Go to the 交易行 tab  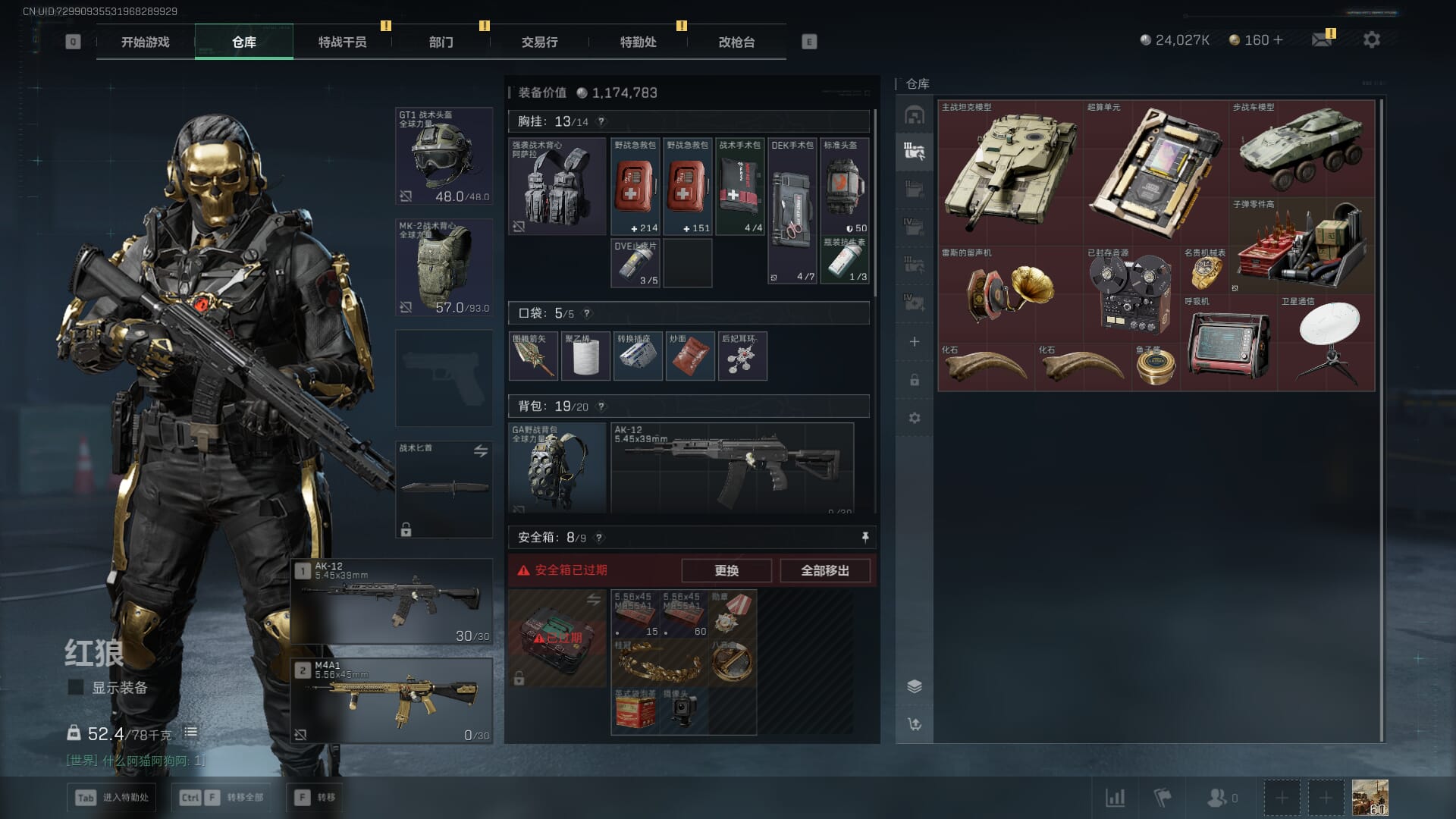coord(539,42)
